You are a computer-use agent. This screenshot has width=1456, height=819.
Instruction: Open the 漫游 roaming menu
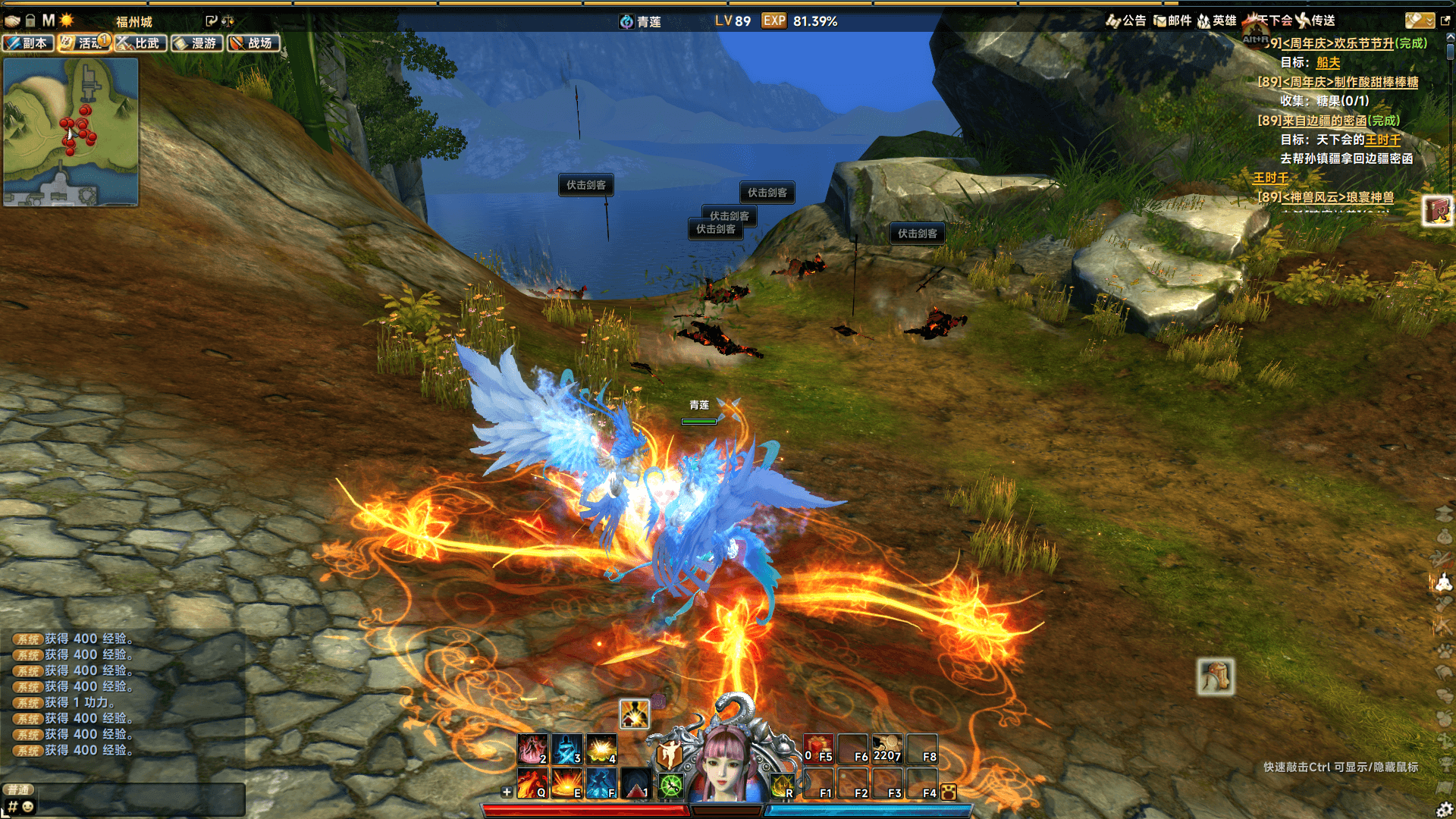[196, 43]
